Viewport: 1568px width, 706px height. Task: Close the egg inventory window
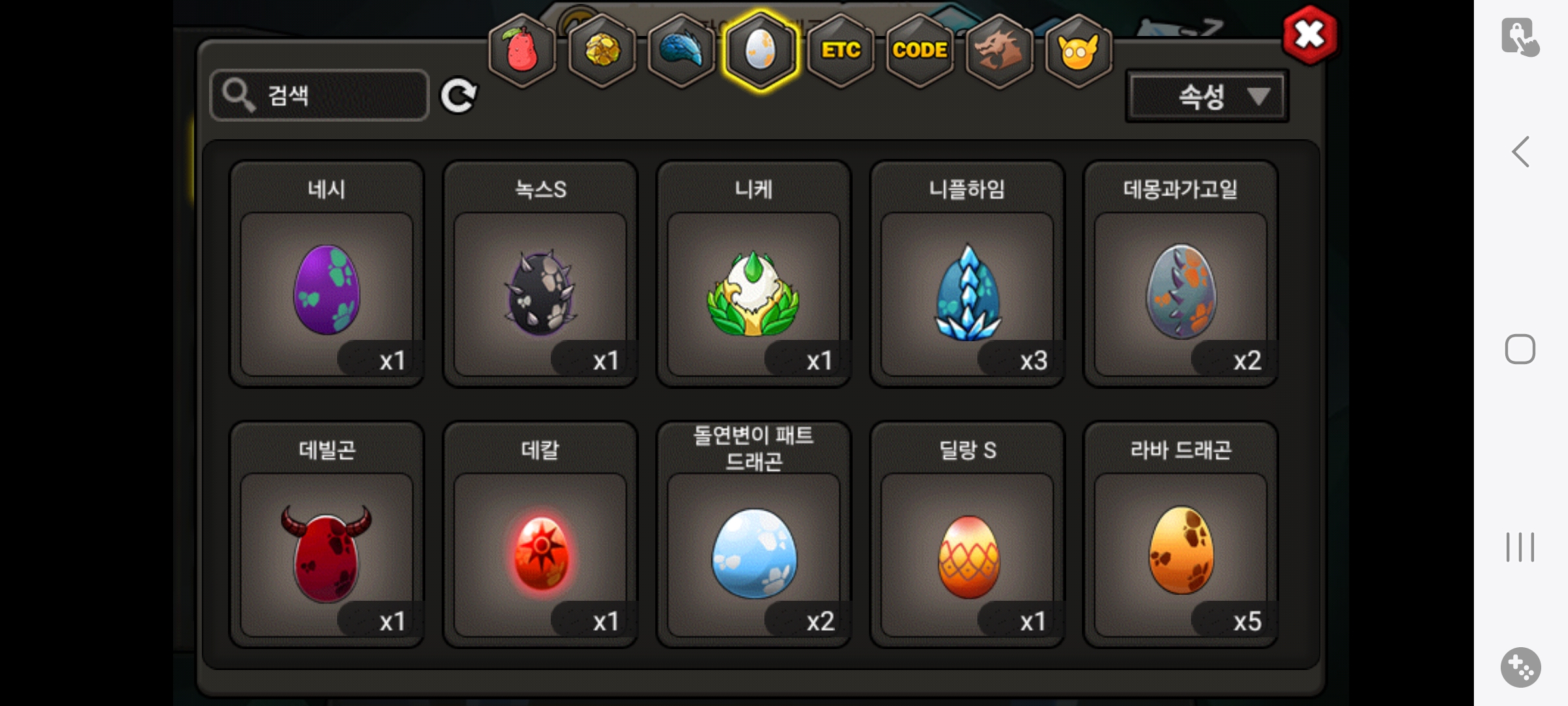coord(1309,35)
